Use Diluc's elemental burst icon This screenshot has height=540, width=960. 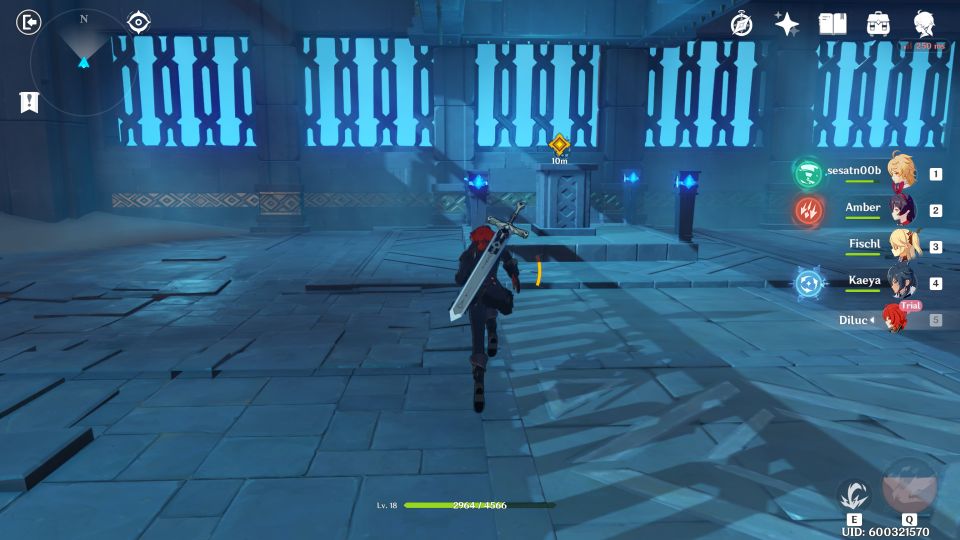[x=909, y=487]
